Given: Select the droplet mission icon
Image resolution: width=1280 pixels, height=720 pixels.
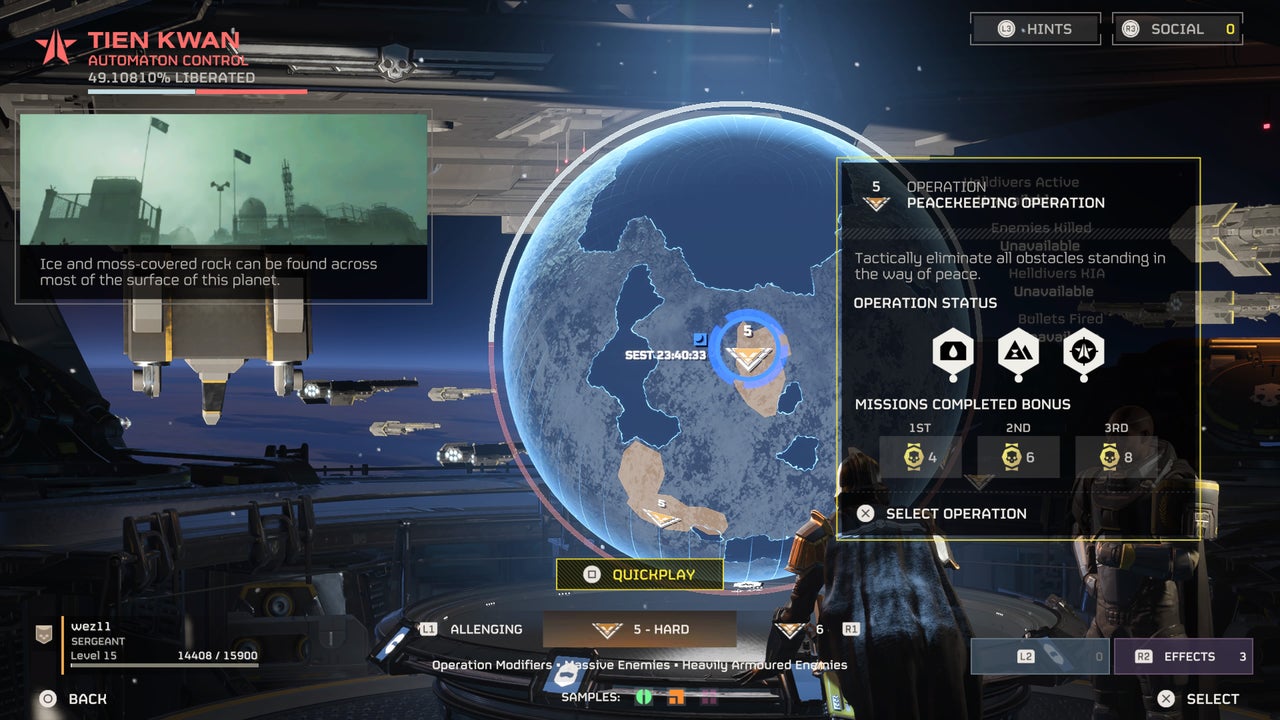Looking at the screenshot, I should [953, 352].
